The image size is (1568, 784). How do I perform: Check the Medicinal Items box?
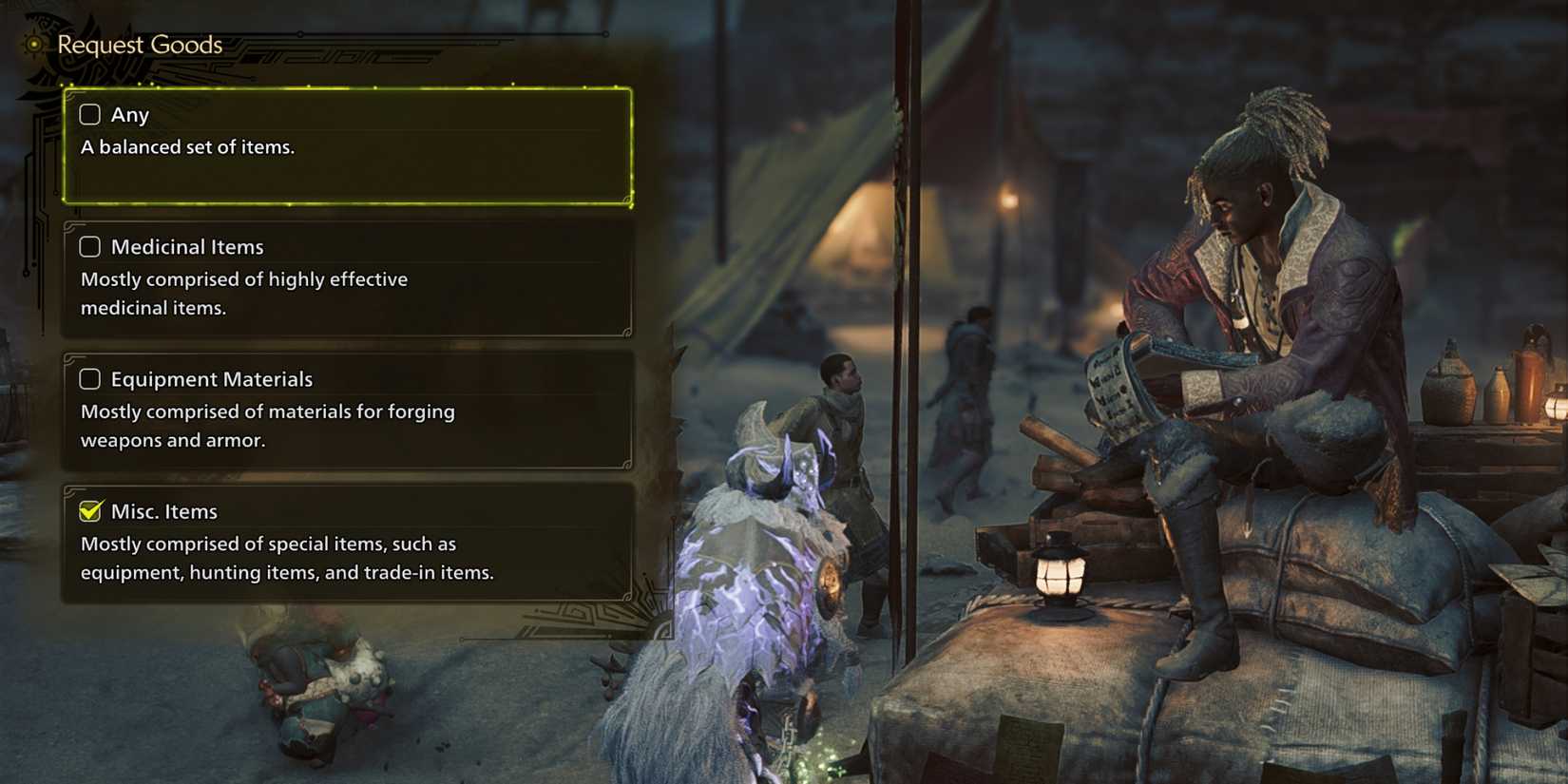coord(89,246)
